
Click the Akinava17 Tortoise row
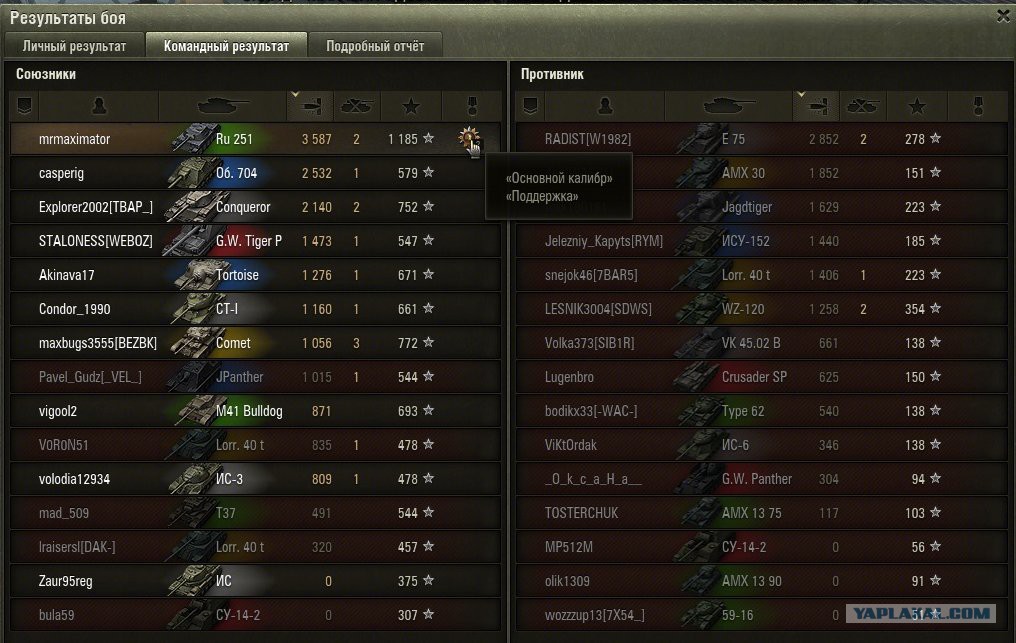tap(255, 275)
